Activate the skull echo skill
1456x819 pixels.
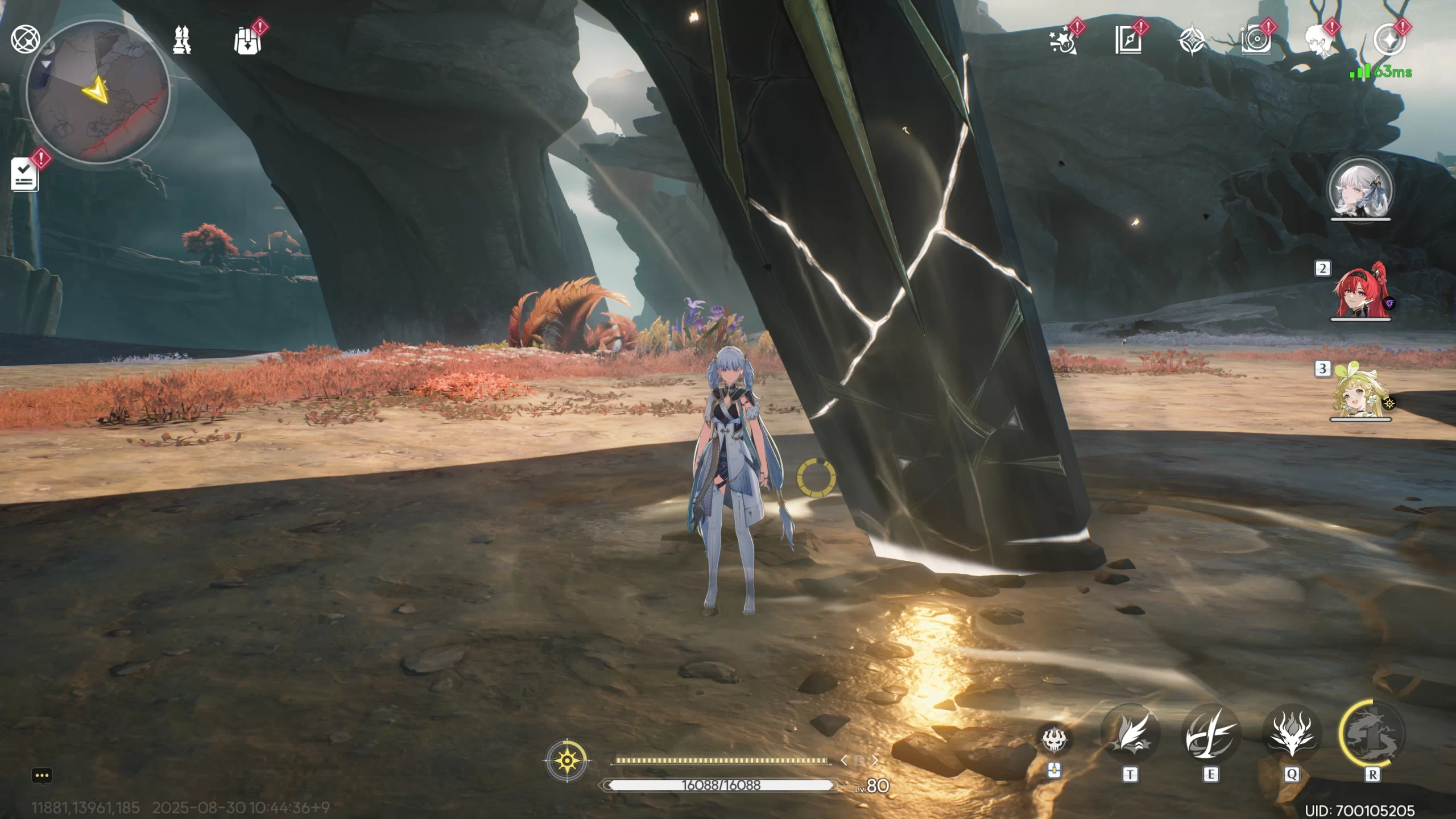tap(1054, 739)
